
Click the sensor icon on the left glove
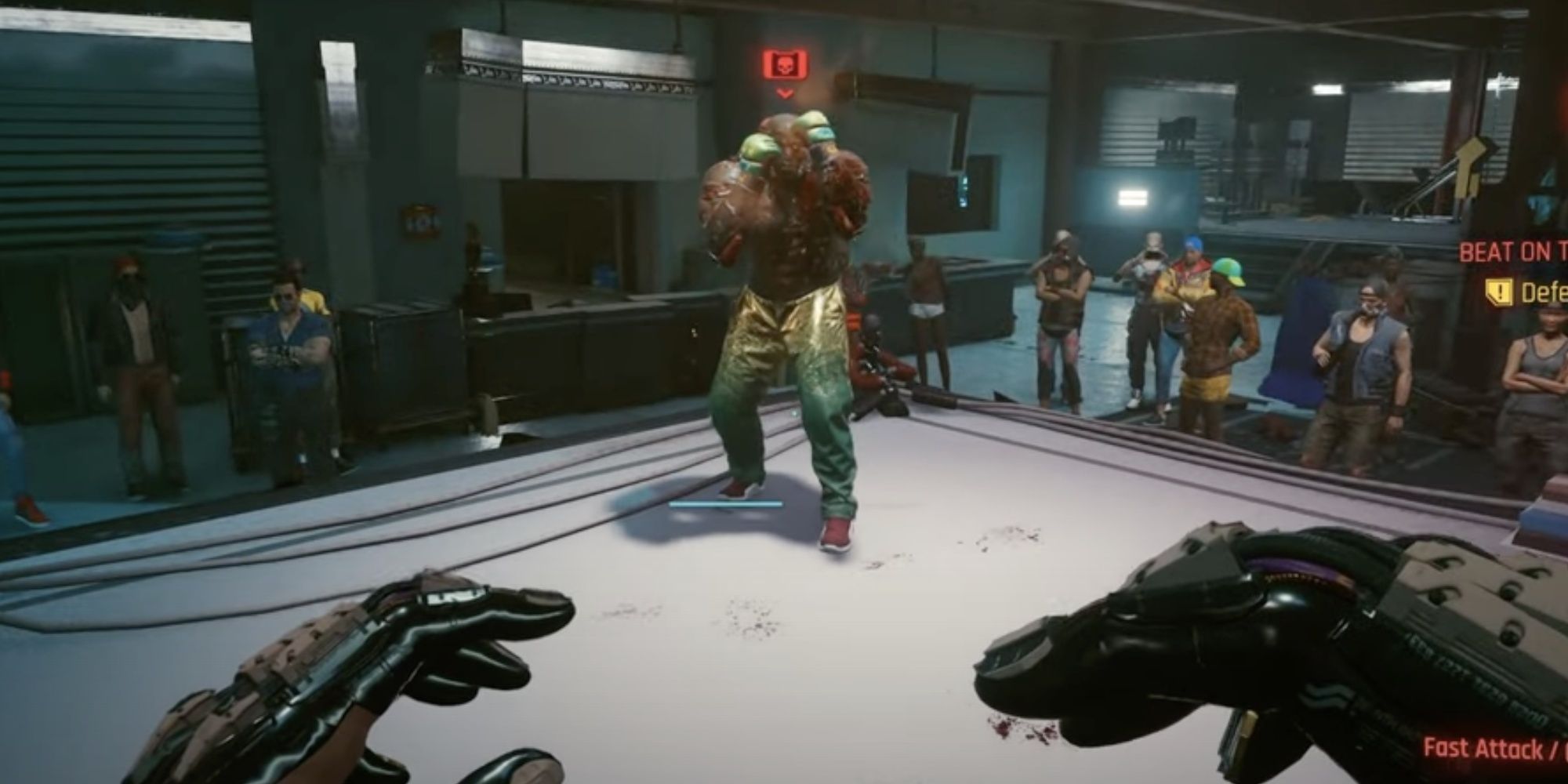(452, 597)
